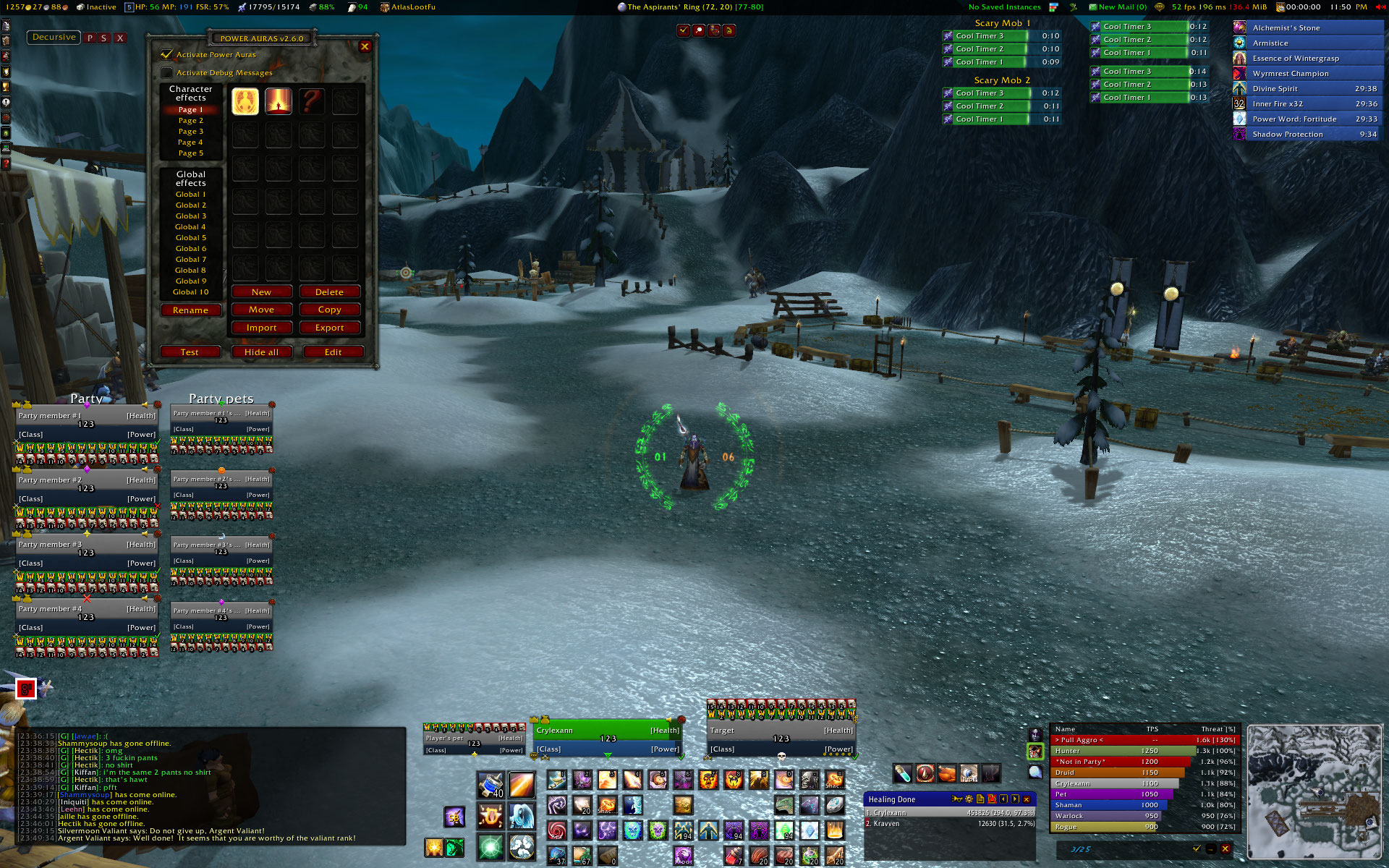Select the red question mark aura slot

(x=312, y=101)
